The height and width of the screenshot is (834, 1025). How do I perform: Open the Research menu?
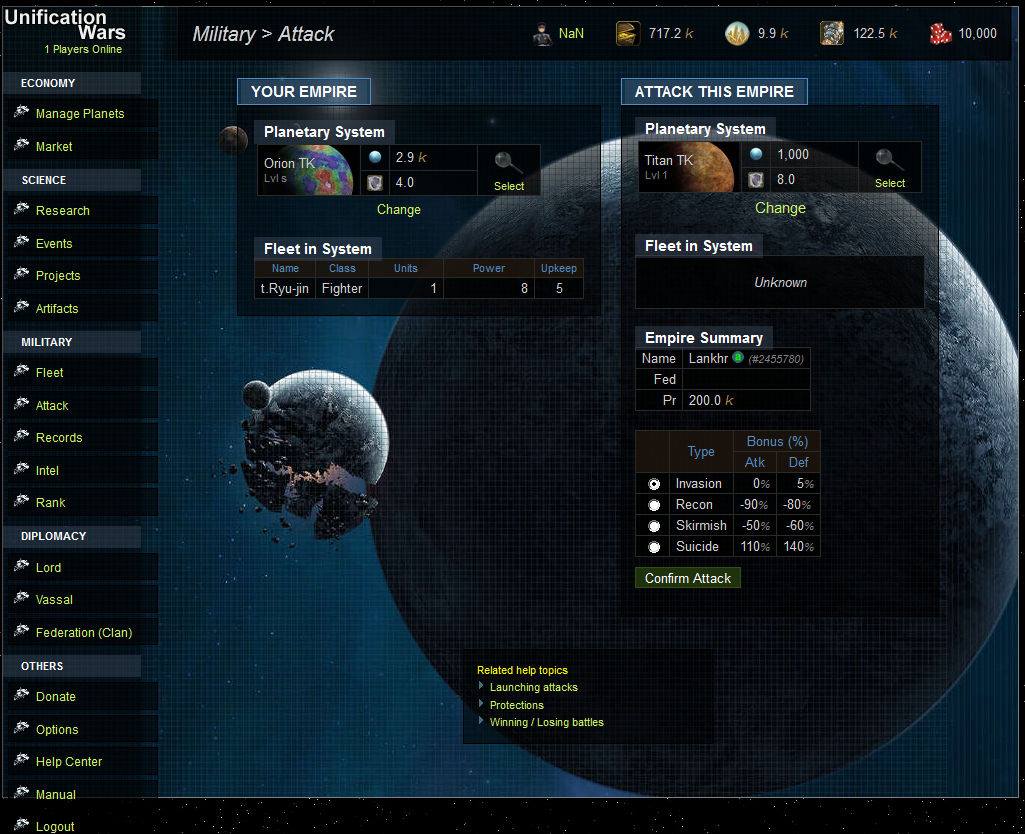(62, 211)
